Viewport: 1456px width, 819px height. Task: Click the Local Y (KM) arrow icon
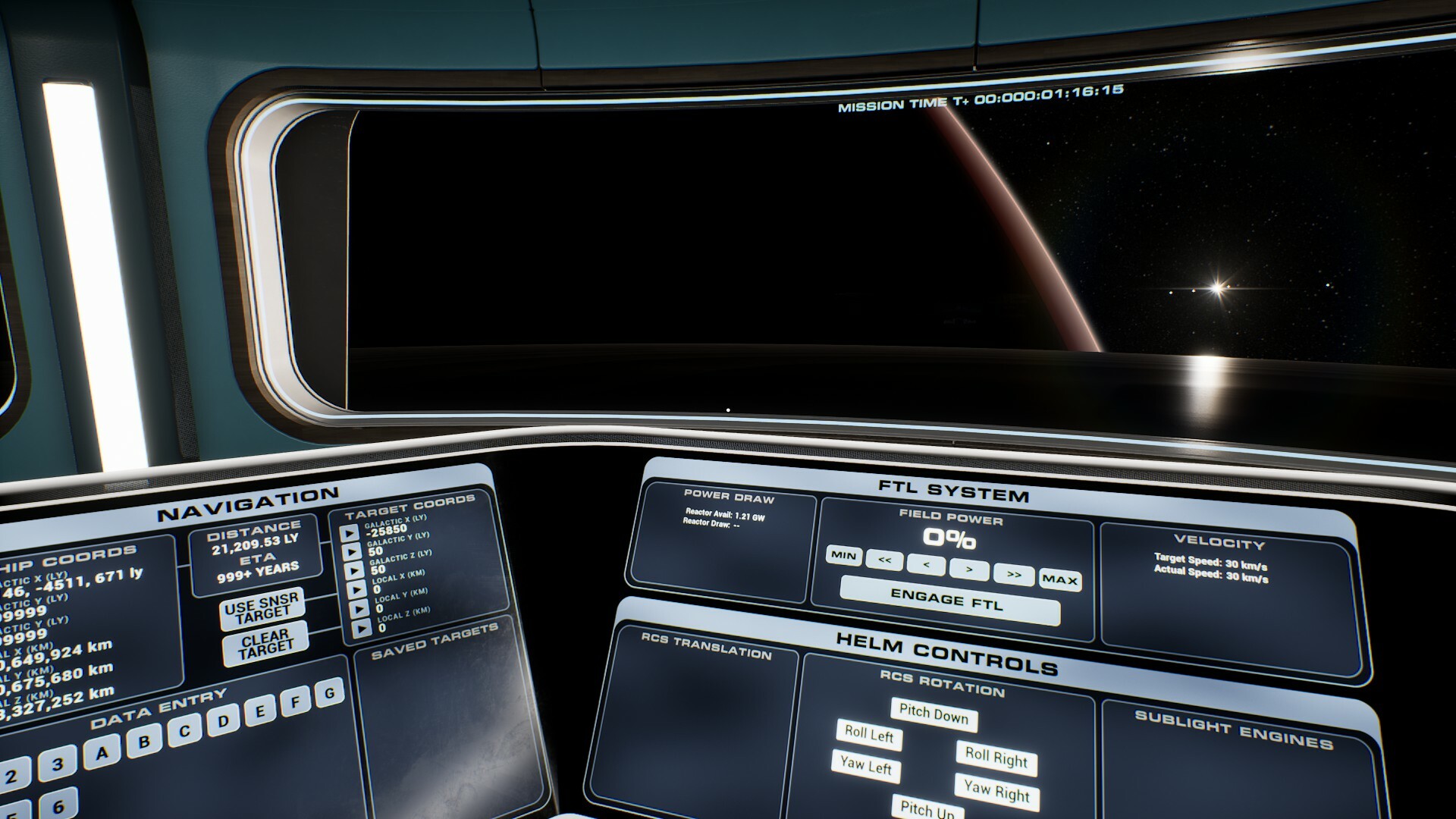[361, 608]
